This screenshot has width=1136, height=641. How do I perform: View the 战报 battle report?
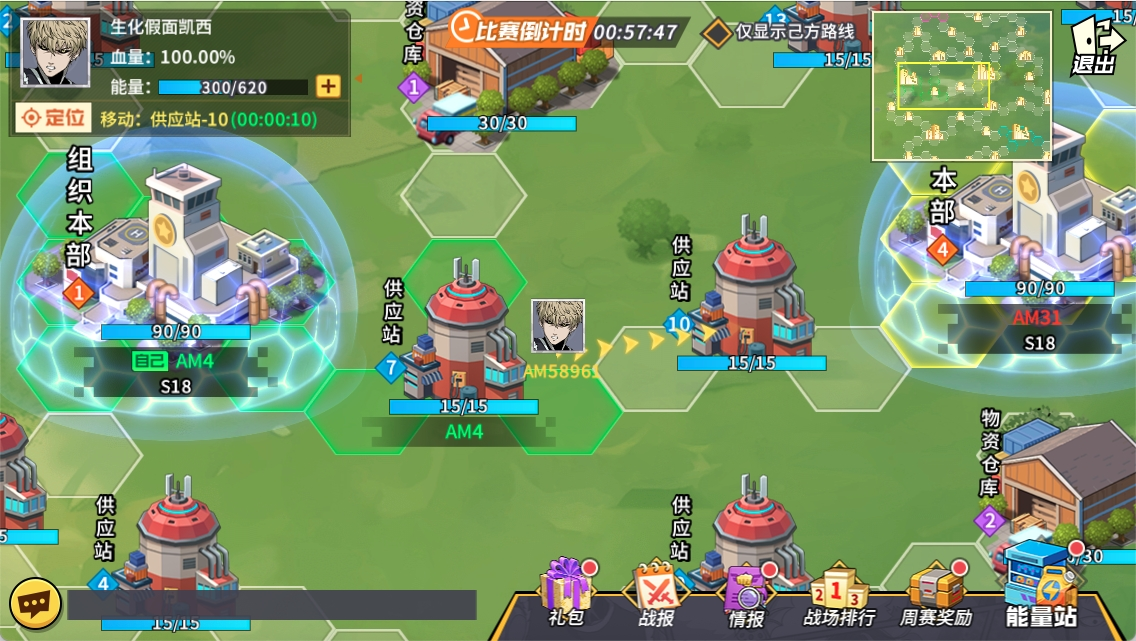656,595
